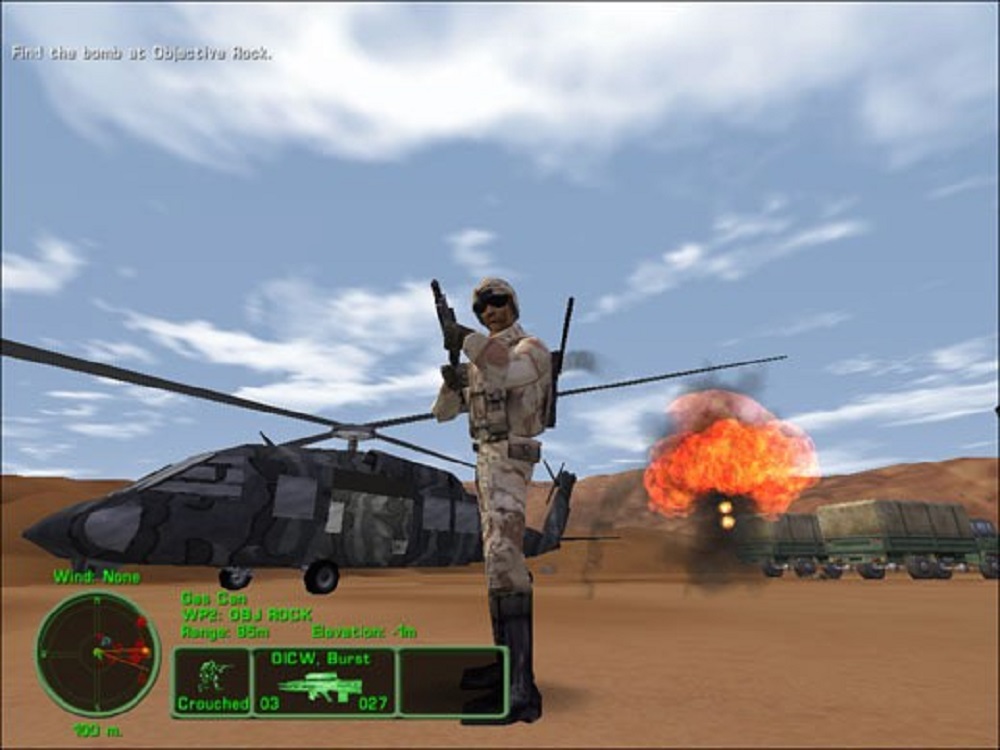This screenshot has width=1000, height=750.
Task: Click the circular radar minimap
Action: click(98, 653)
